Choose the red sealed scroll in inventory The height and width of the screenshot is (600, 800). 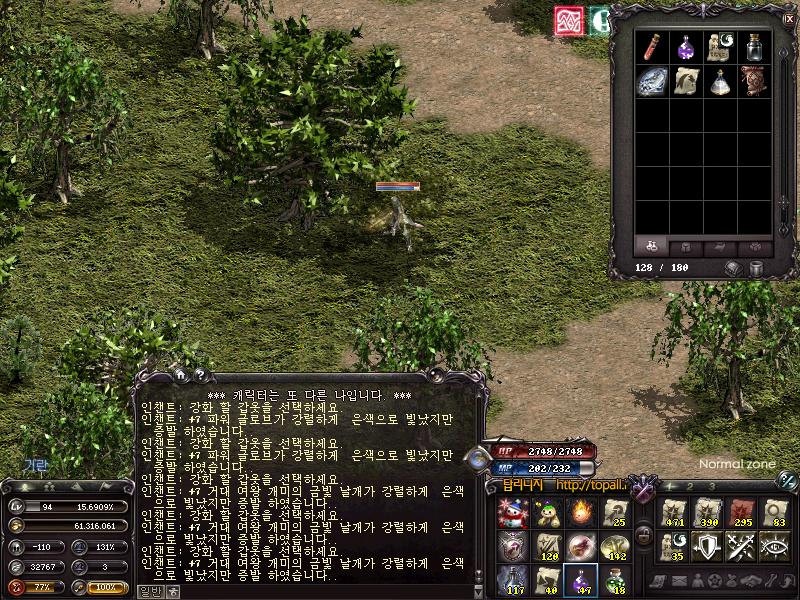[753, 81]
